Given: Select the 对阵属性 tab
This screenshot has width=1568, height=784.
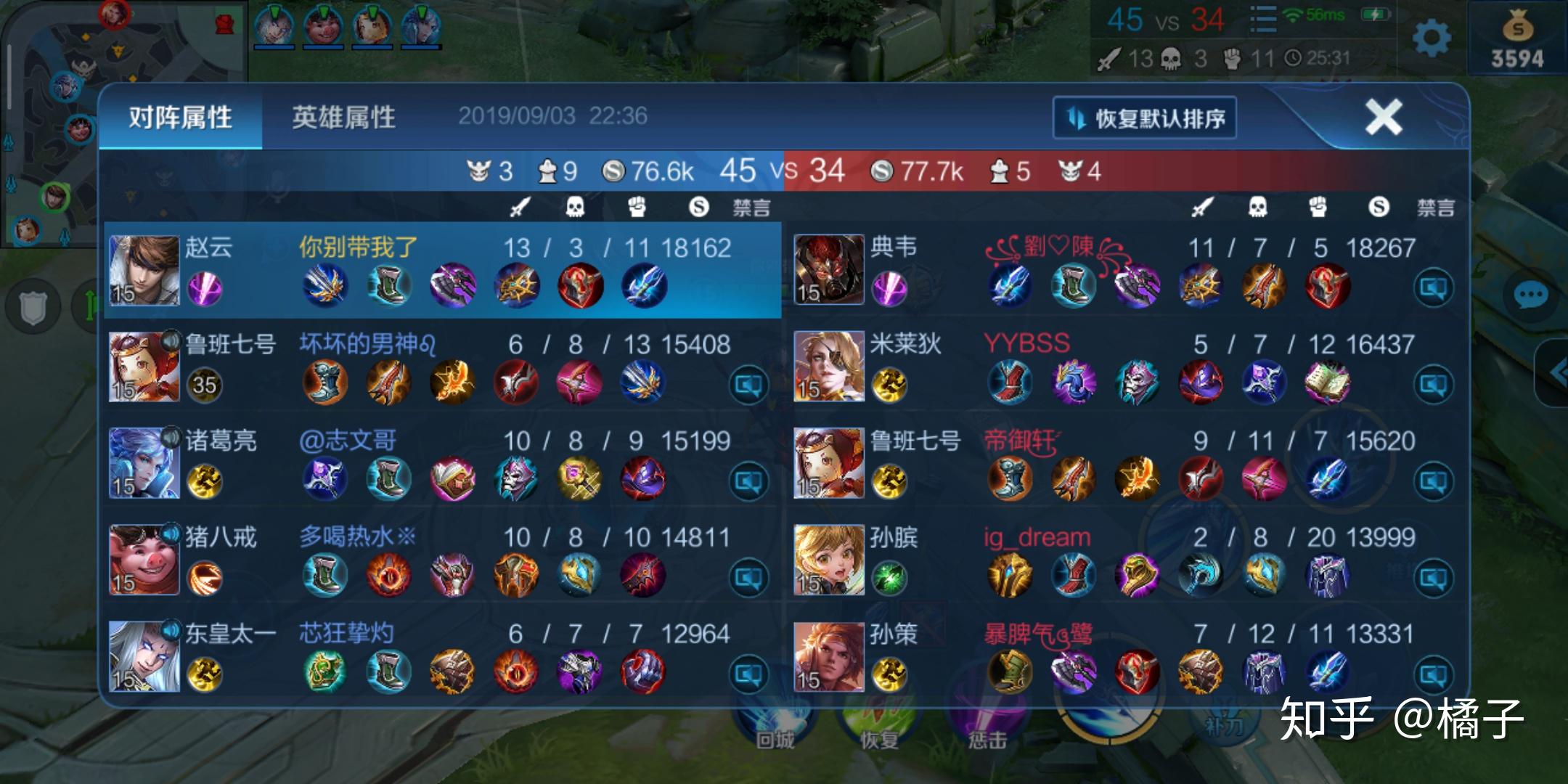Looking at the screenshot, I should (181, 117).
